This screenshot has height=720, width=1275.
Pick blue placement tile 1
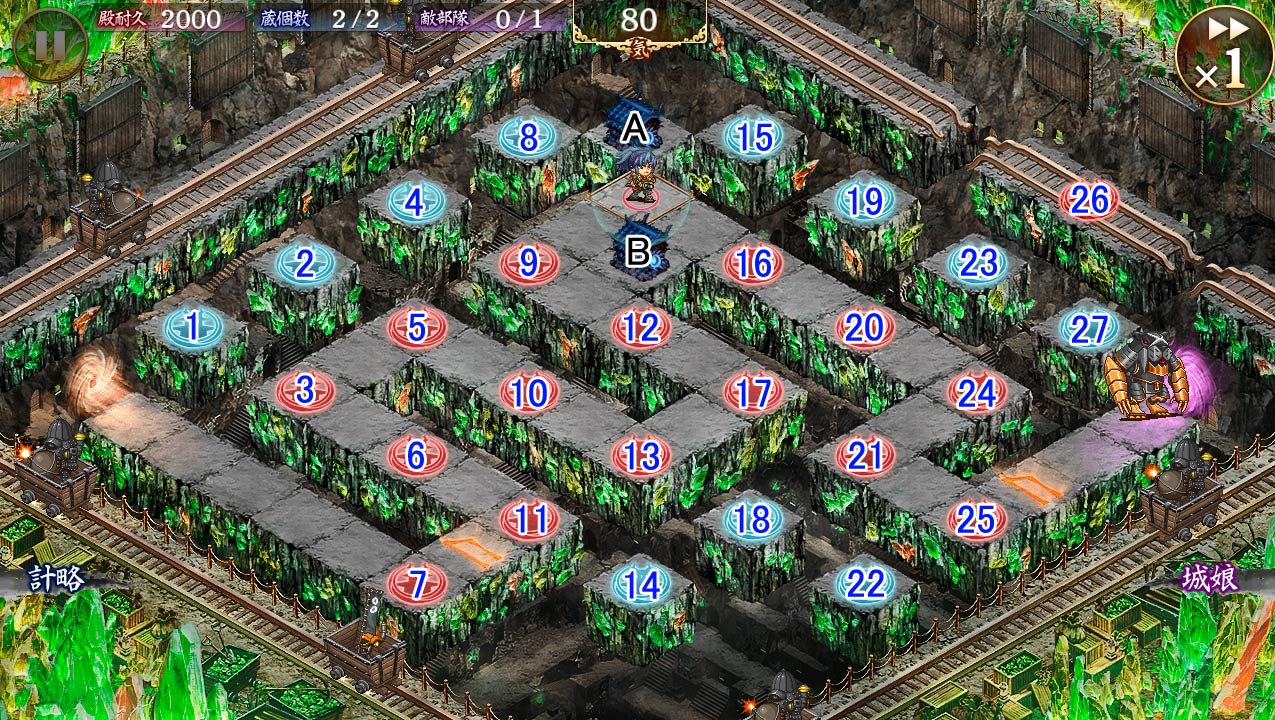point(191,326)
